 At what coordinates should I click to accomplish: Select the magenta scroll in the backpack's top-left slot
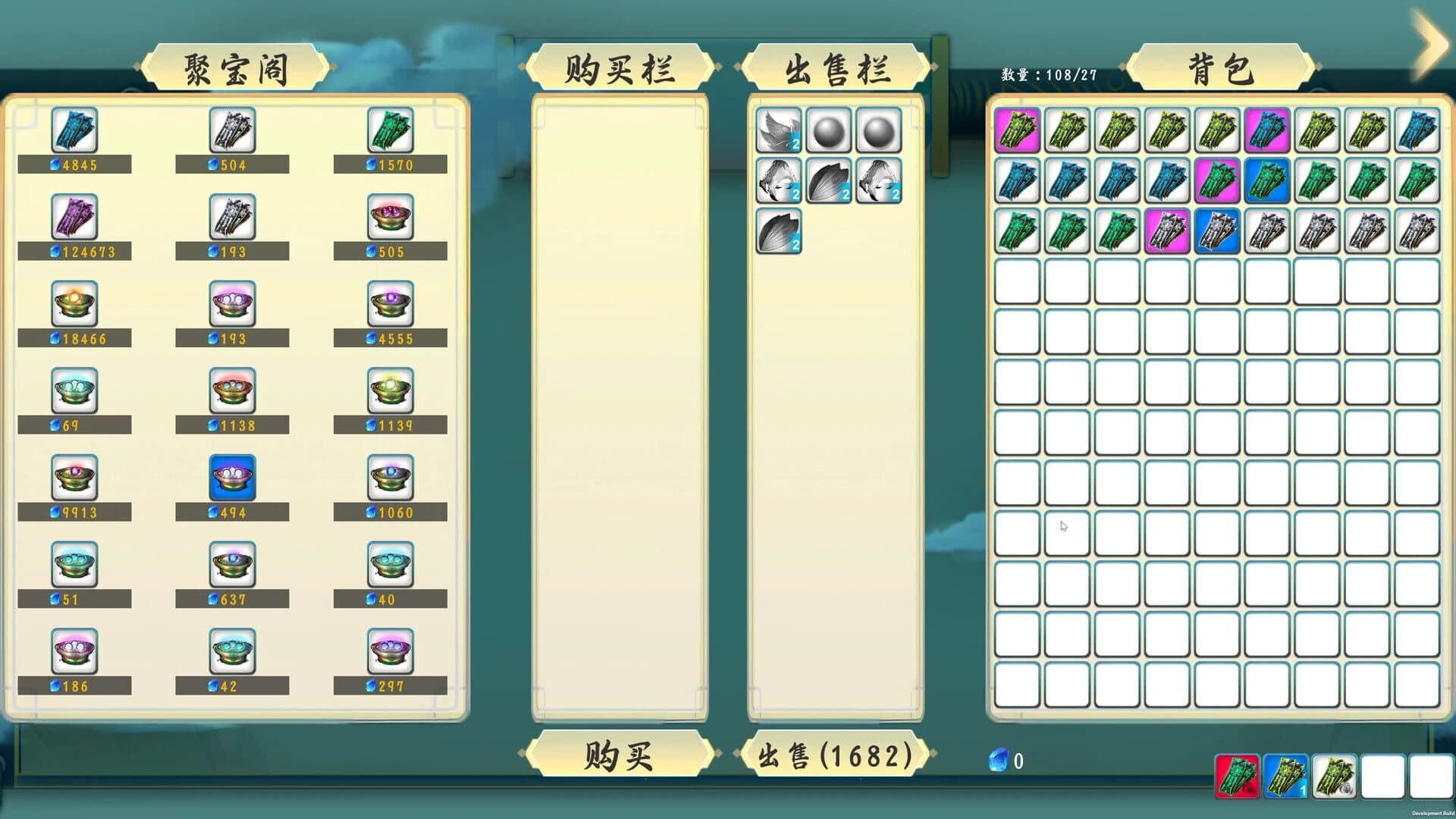pyautogui.click(x=1016, y=132)
